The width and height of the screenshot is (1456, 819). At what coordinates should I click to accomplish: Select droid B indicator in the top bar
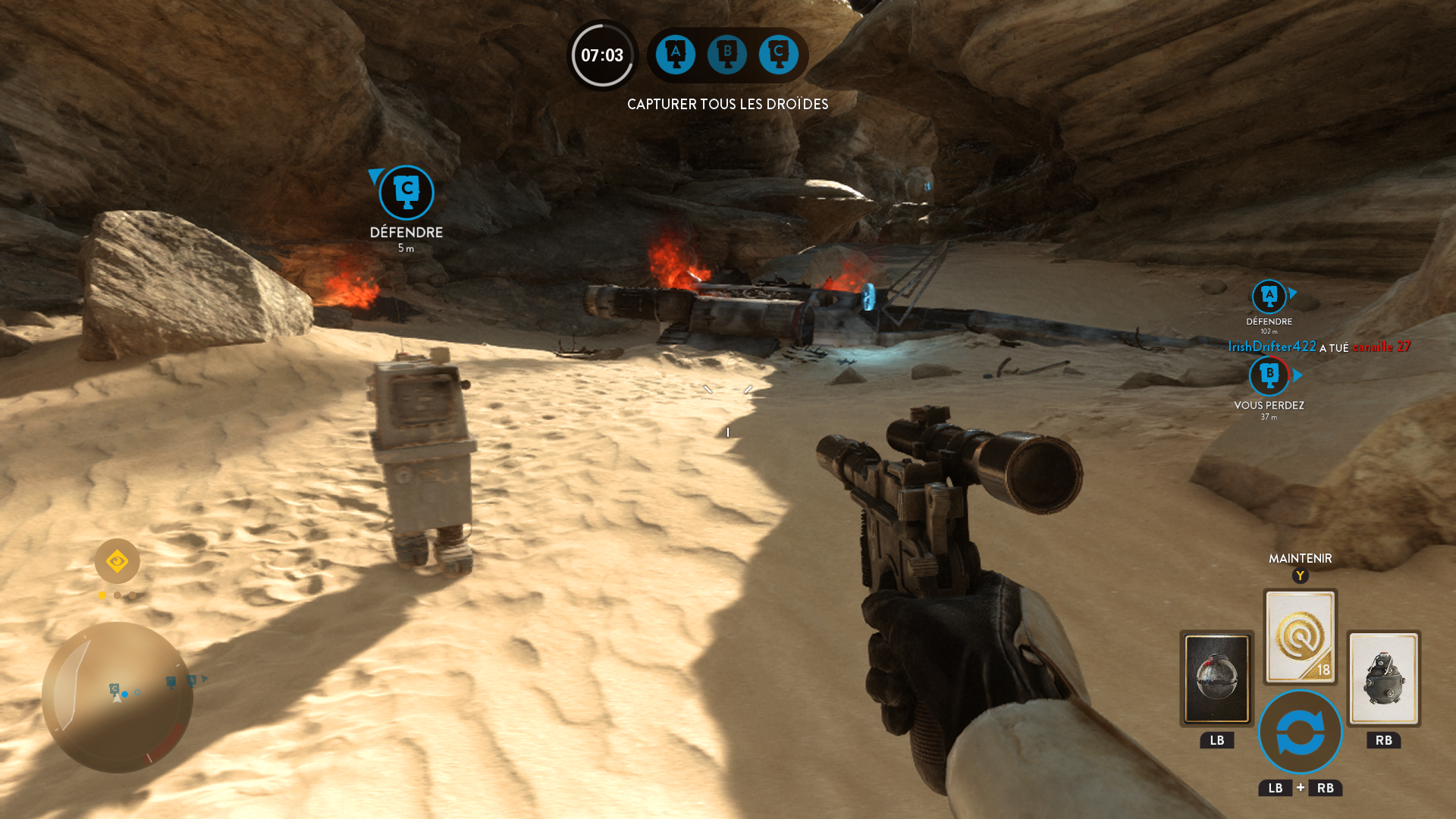click(x=726, y=55)
